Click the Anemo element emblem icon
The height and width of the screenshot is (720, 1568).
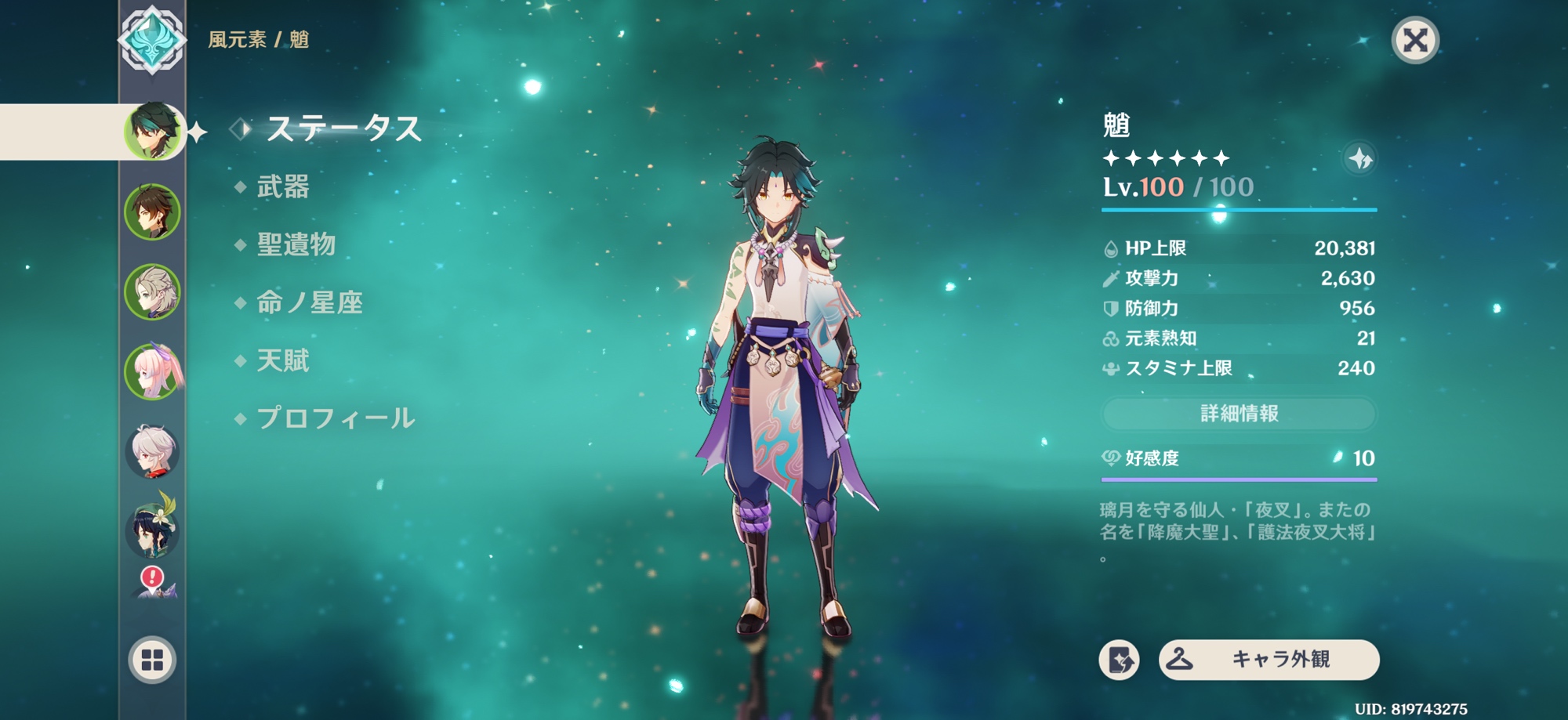click(152, 40)
